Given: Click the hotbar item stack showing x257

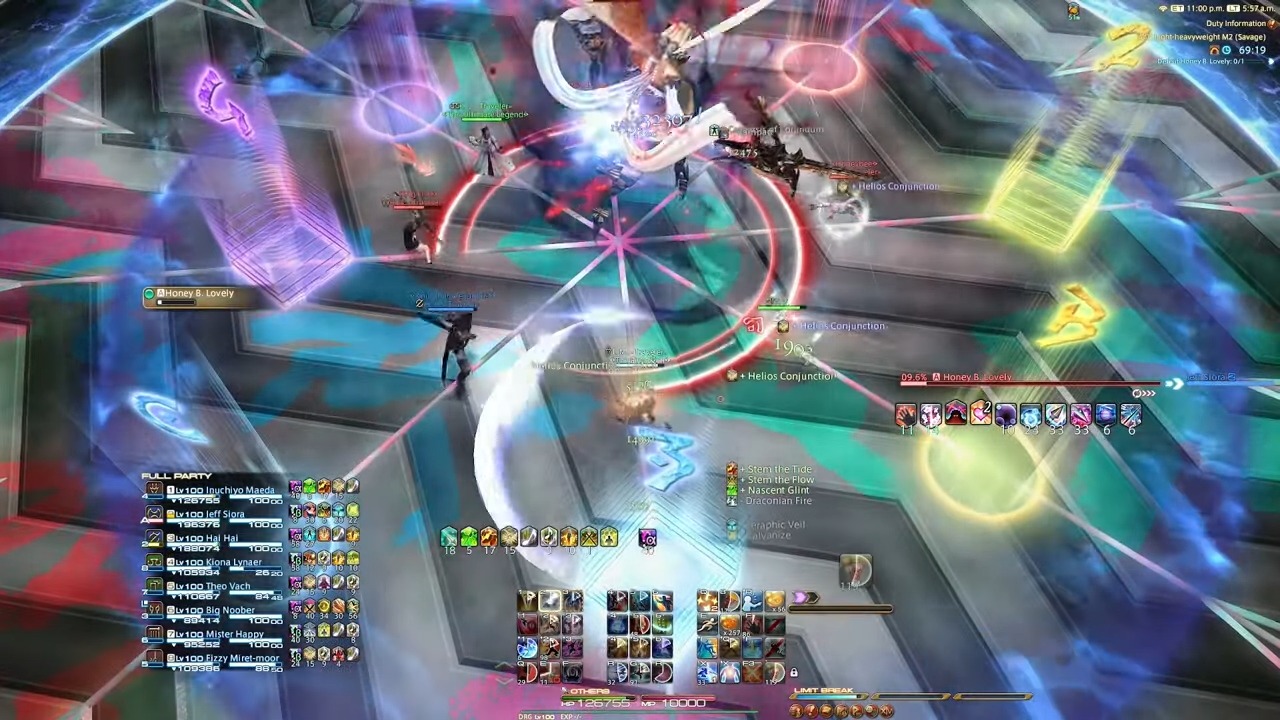Looking at the screenshot, I should pyautogui.click(x=730, y=623).
